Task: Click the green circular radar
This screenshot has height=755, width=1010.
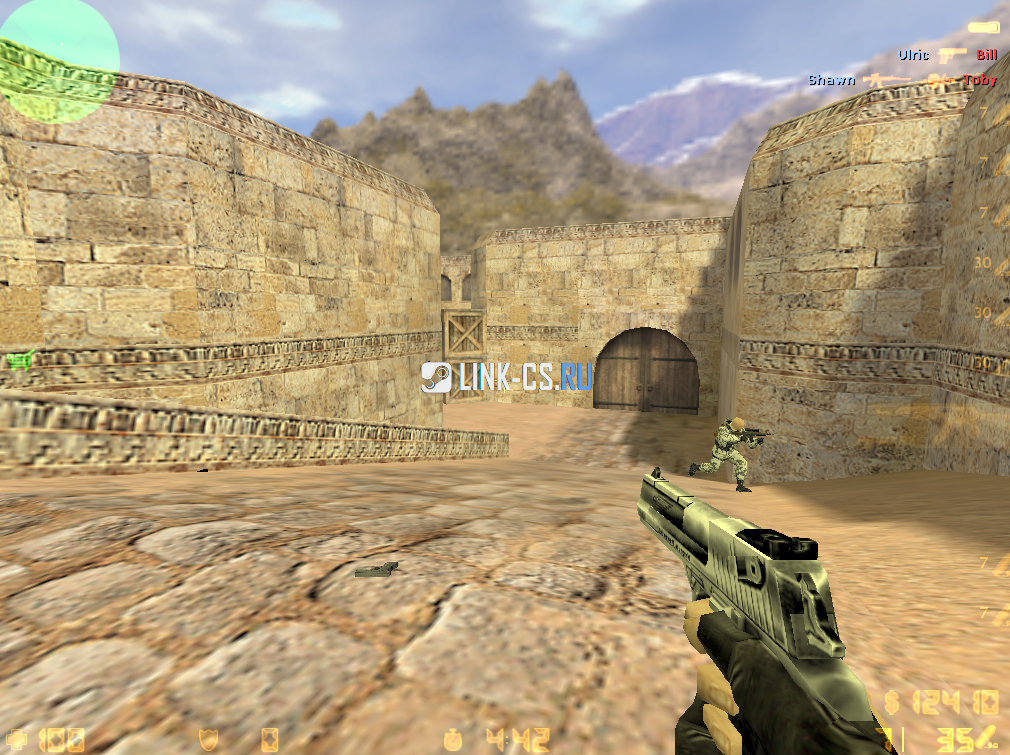Action: 58,61
